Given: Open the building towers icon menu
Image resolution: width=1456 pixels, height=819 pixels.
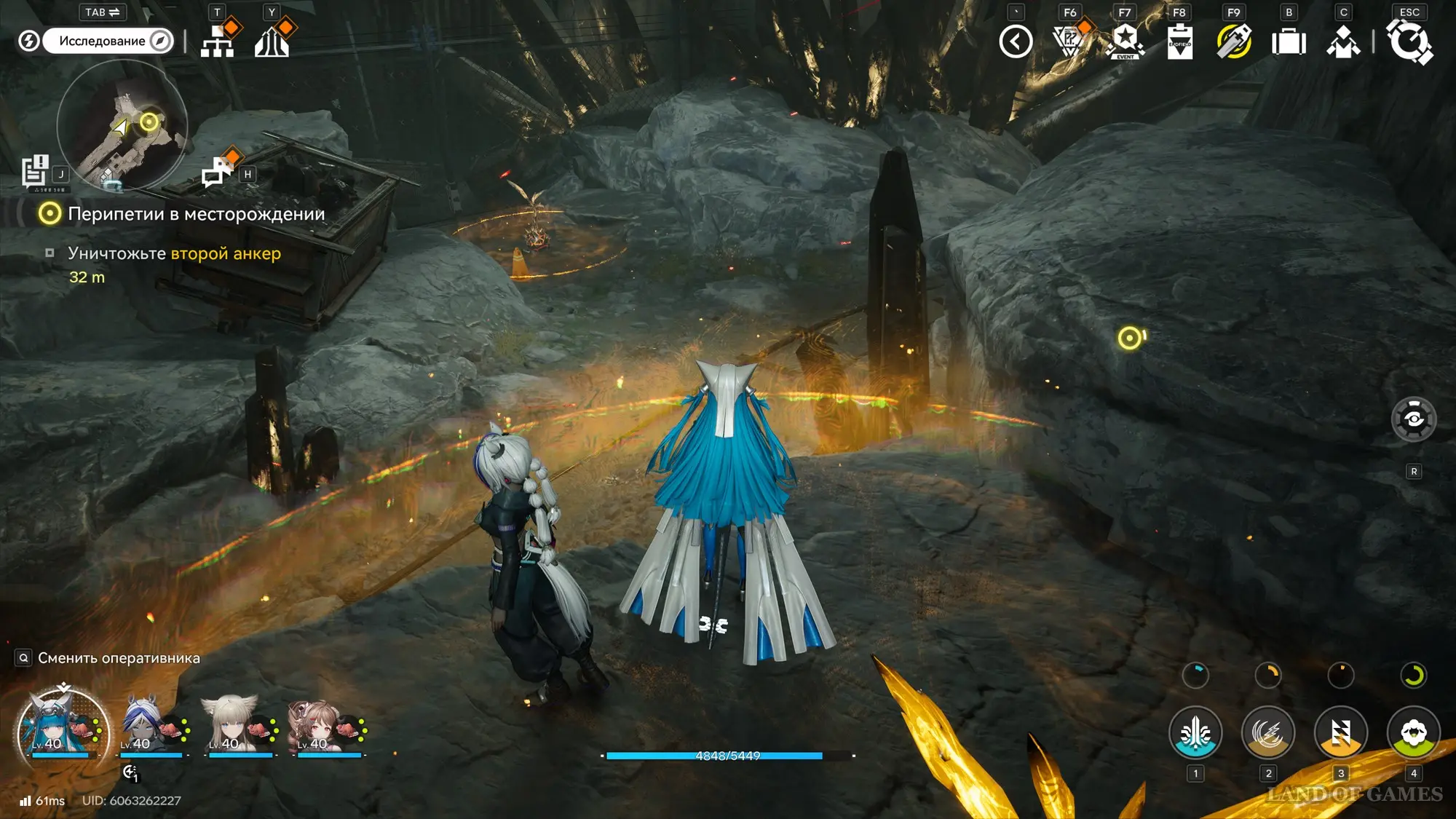Looking at the screenshot, I should tap(272, 41).
